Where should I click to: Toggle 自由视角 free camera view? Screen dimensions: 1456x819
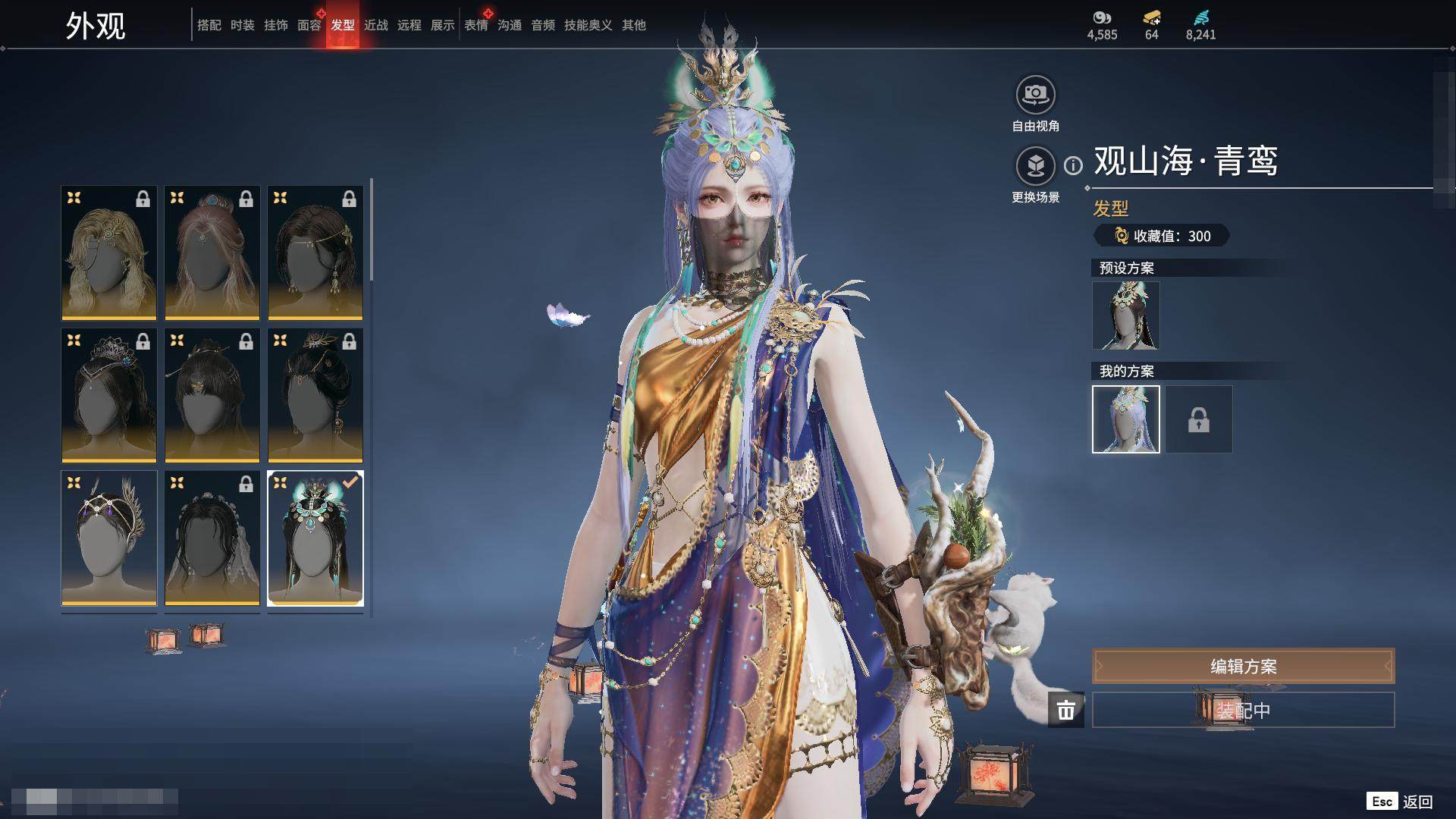(x=1035, y=95)
